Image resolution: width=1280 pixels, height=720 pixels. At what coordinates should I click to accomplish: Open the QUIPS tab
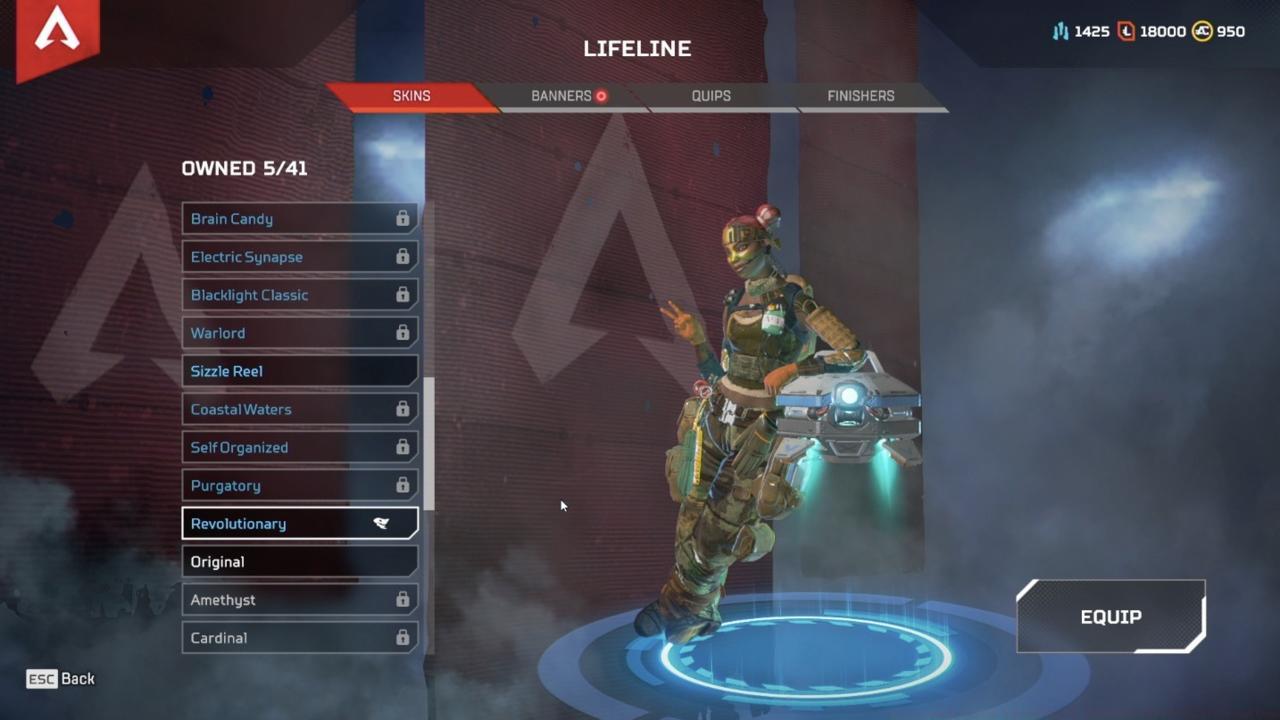pos(711,96)
